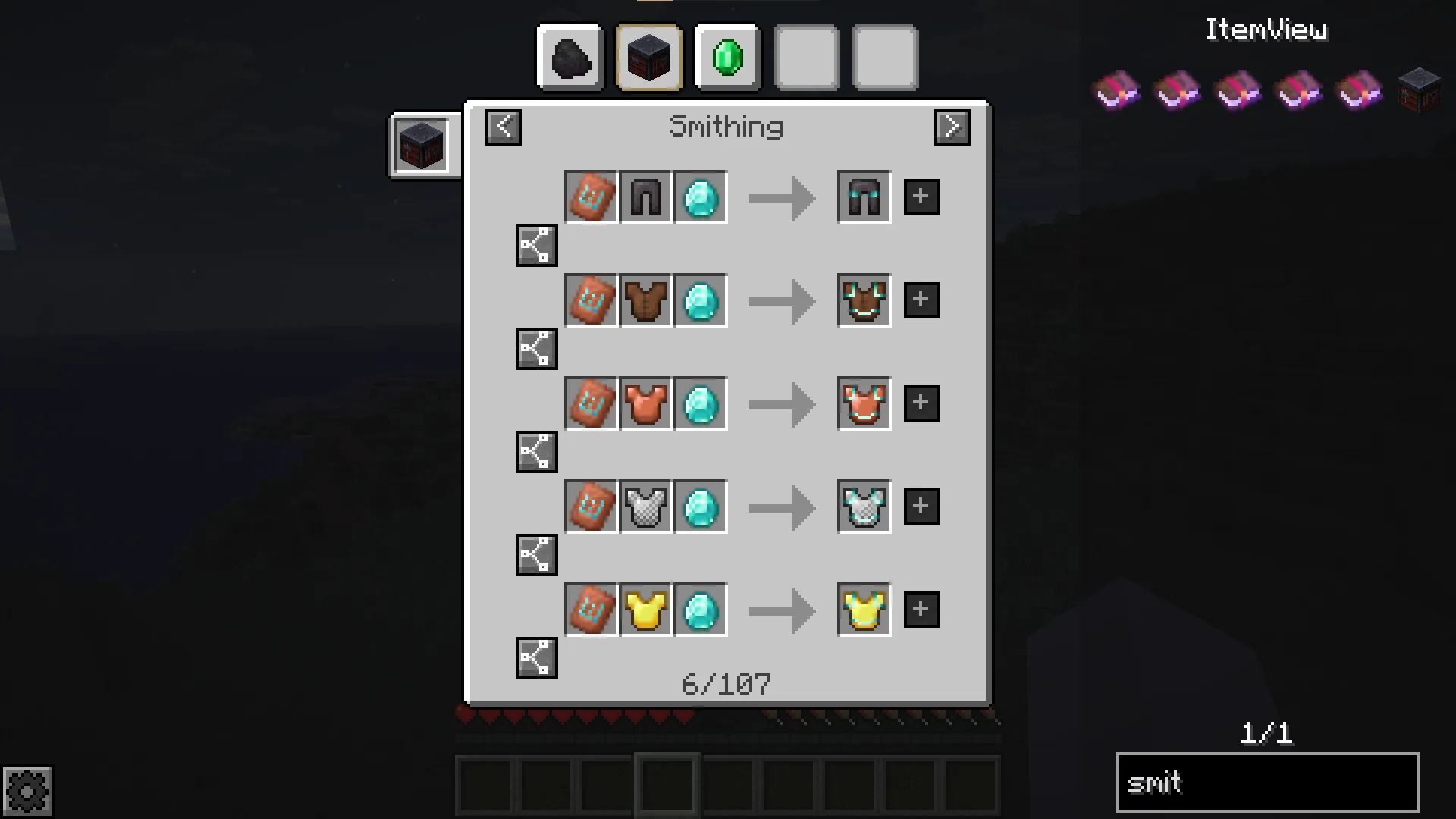The width and height of the screenshot is (1456, 819).
Task: Open the gear settings button
Action: tap(27, 792)
